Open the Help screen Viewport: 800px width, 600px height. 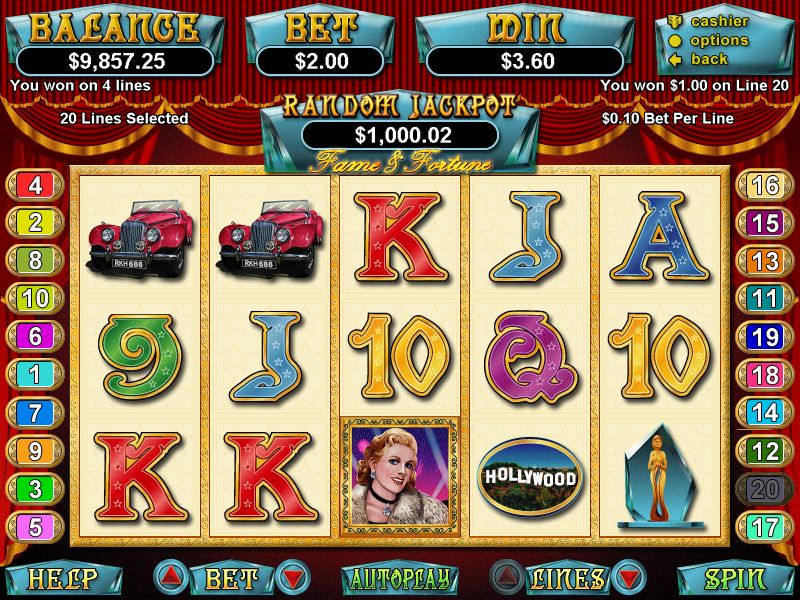coord(62,579)
